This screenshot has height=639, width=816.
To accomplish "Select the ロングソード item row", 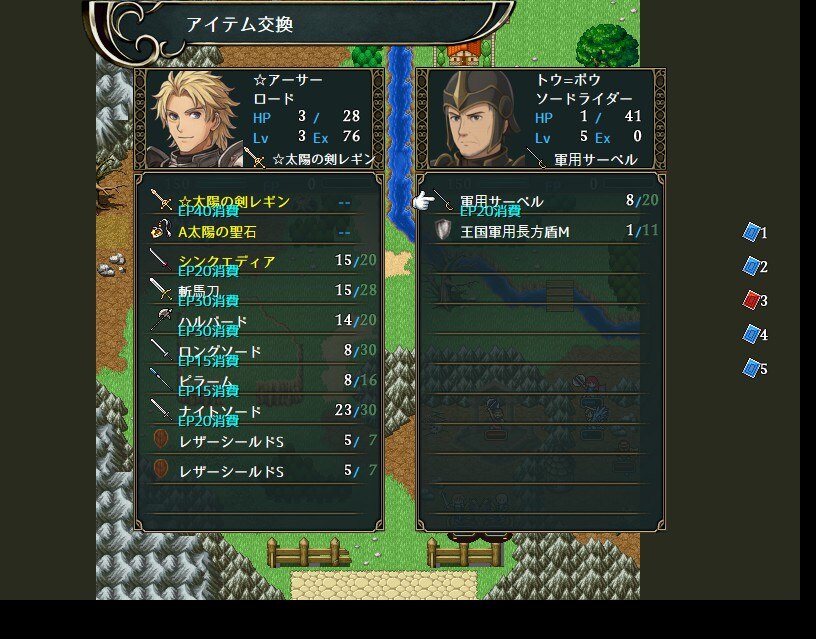I will [258, 351].
